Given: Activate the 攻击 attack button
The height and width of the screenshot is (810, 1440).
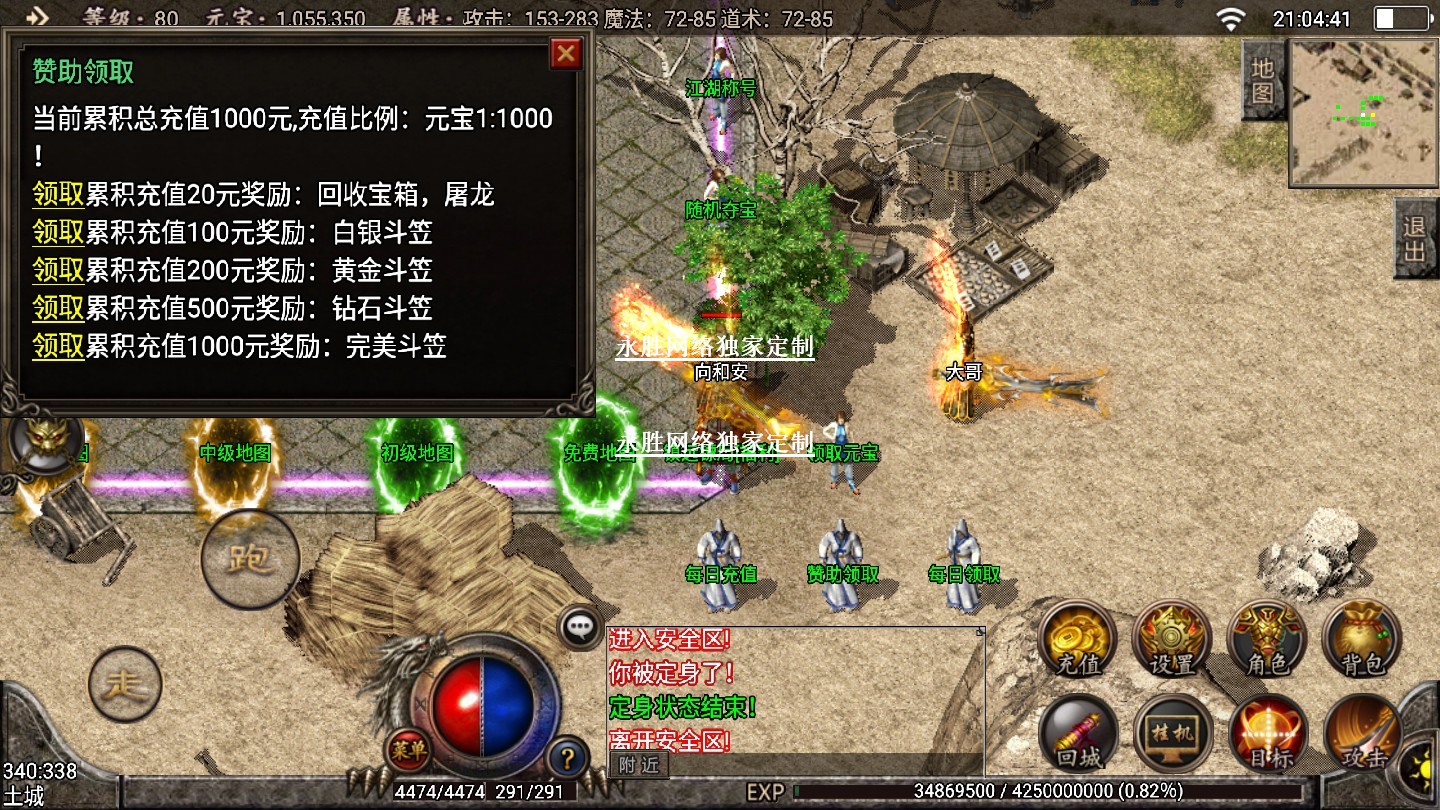Looking at the screenshot, I should click(1361, 735).
